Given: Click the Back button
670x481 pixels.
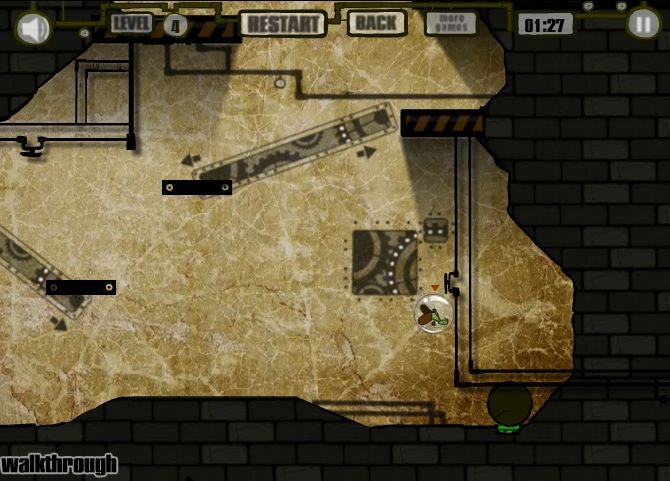Looking at the screenshot, I should pos(376,23).
